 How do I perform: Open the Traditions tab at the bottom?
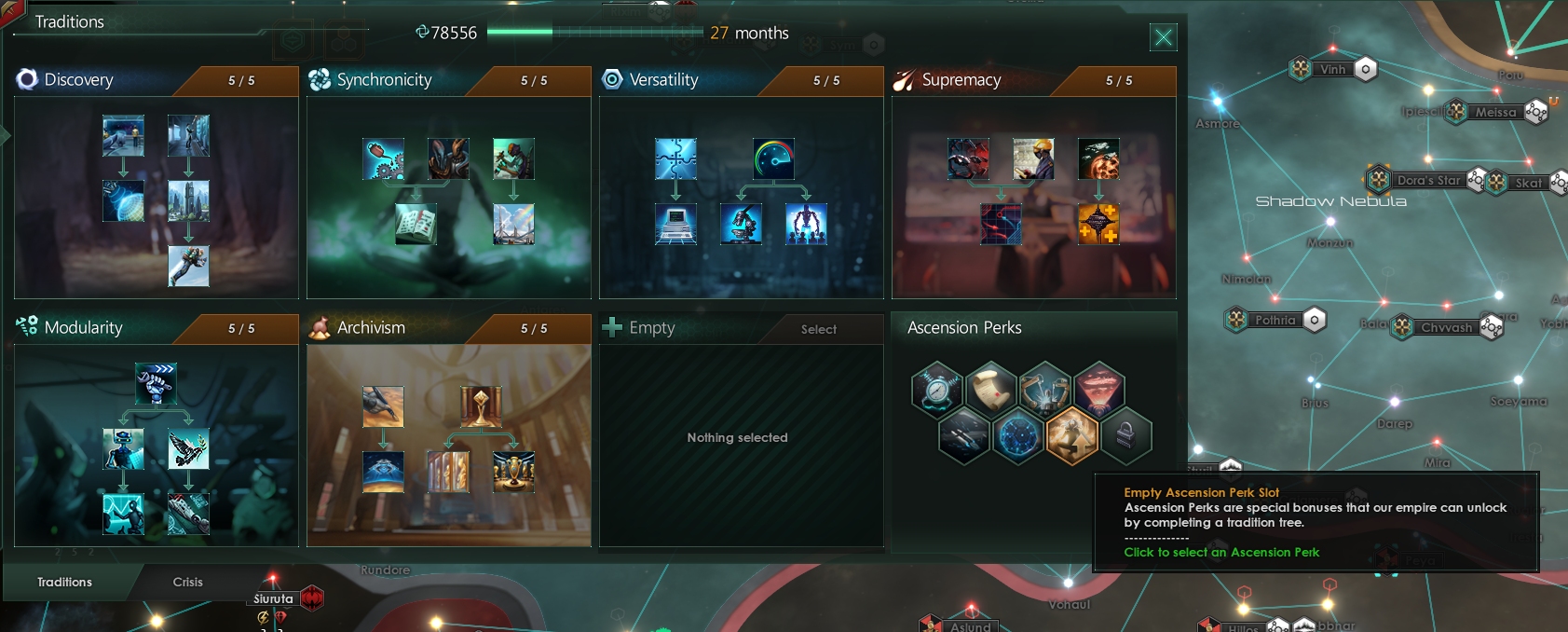click(64, 582)
